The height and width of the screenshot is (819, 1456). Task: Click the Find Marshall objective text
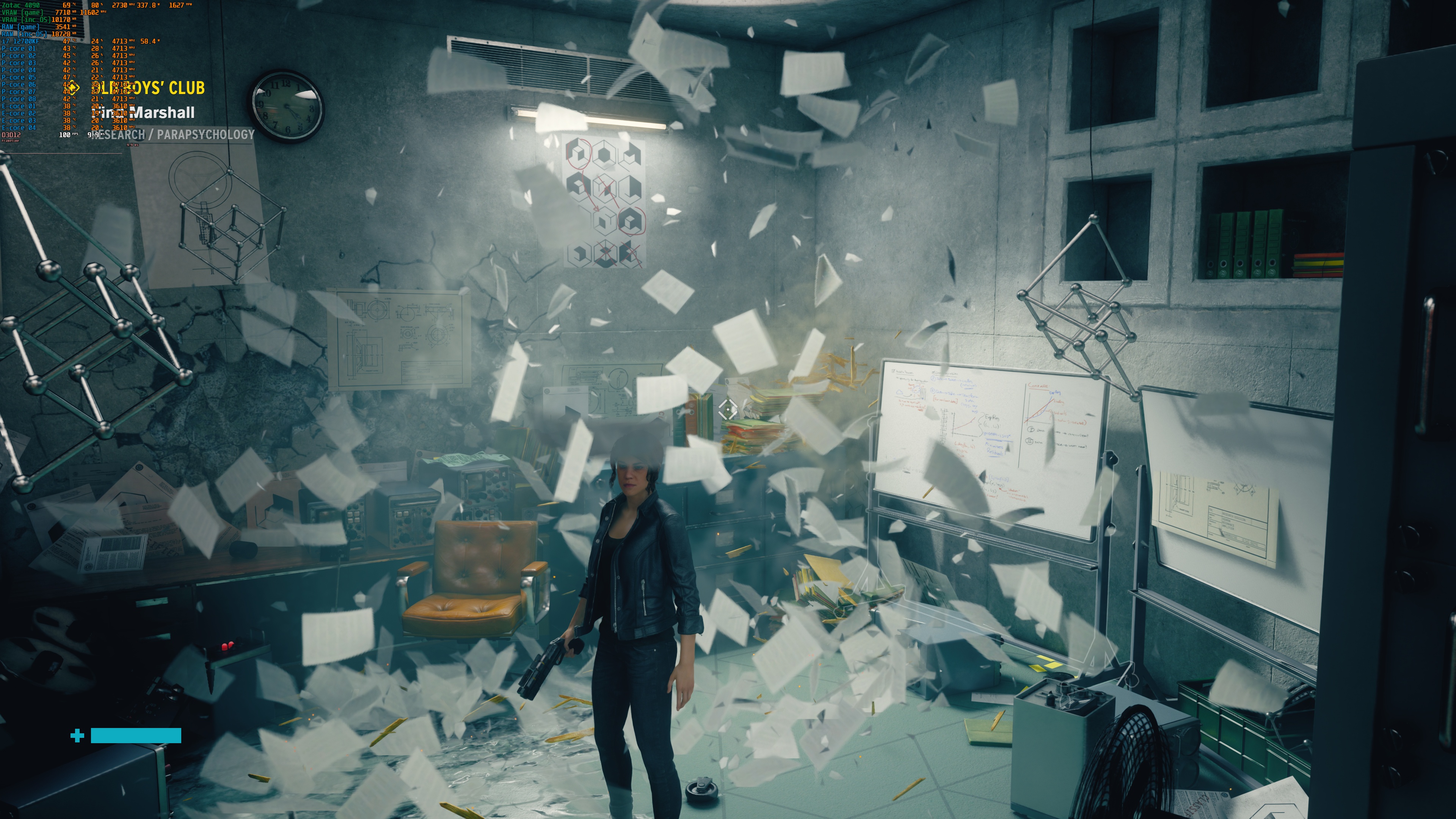coord(144,113)
